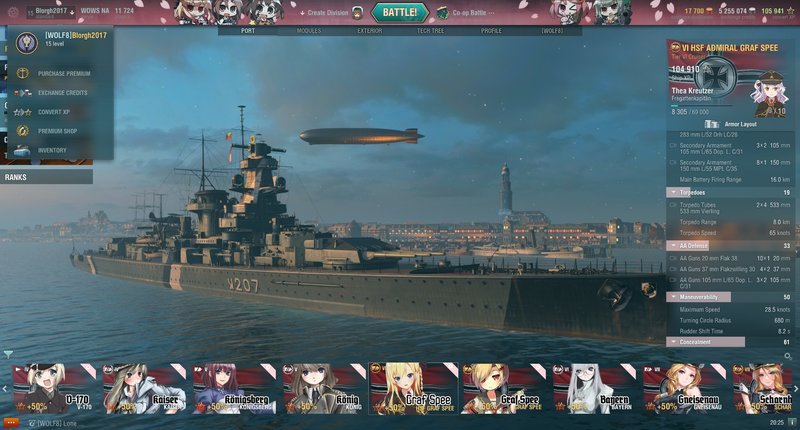800x430 pixels.
Task: Select Purchase Premium from the account menu
Action: 62,73
